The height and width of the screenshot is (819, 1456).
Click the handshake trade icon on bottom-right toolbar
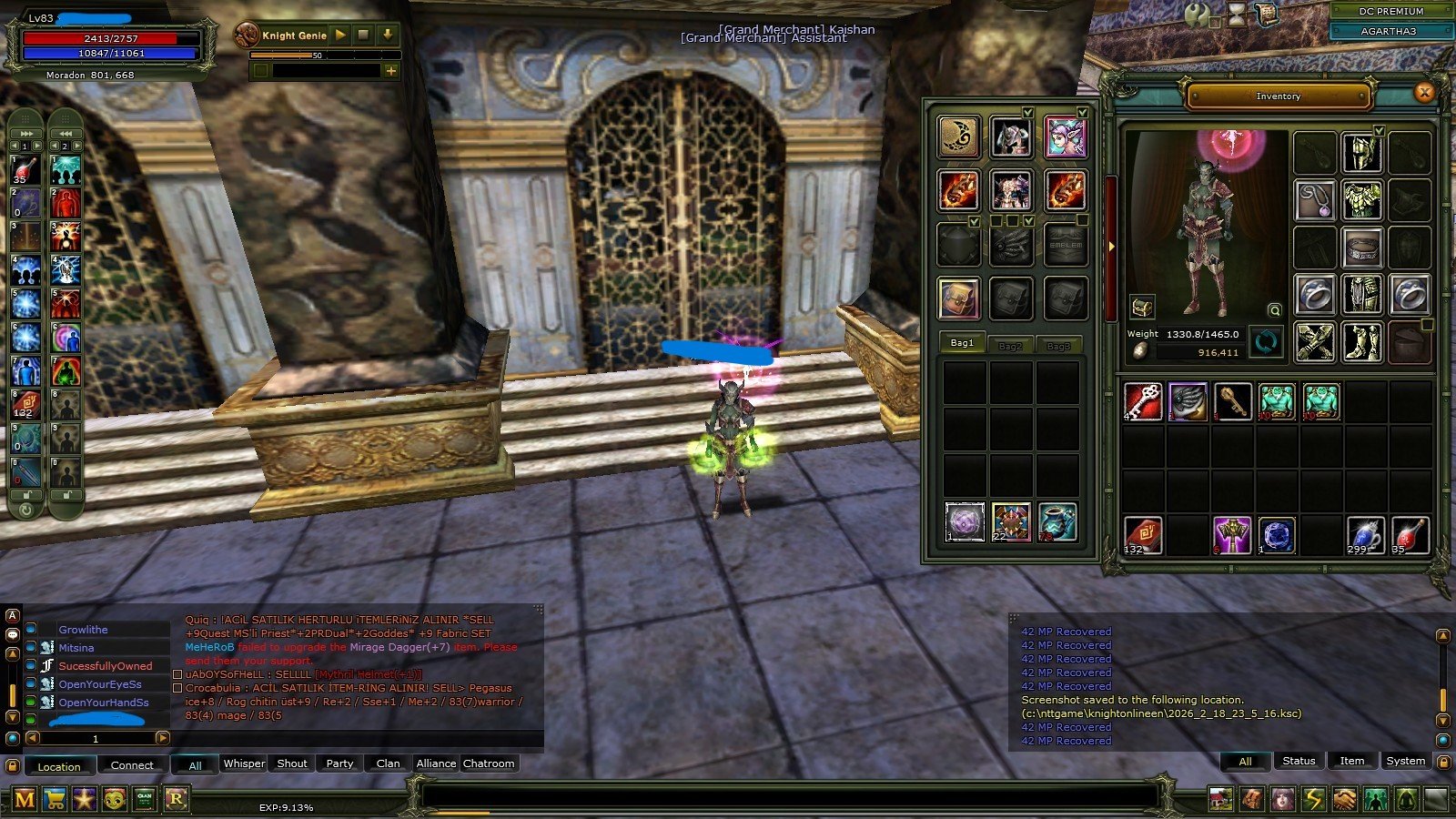tap(1345, 796)
